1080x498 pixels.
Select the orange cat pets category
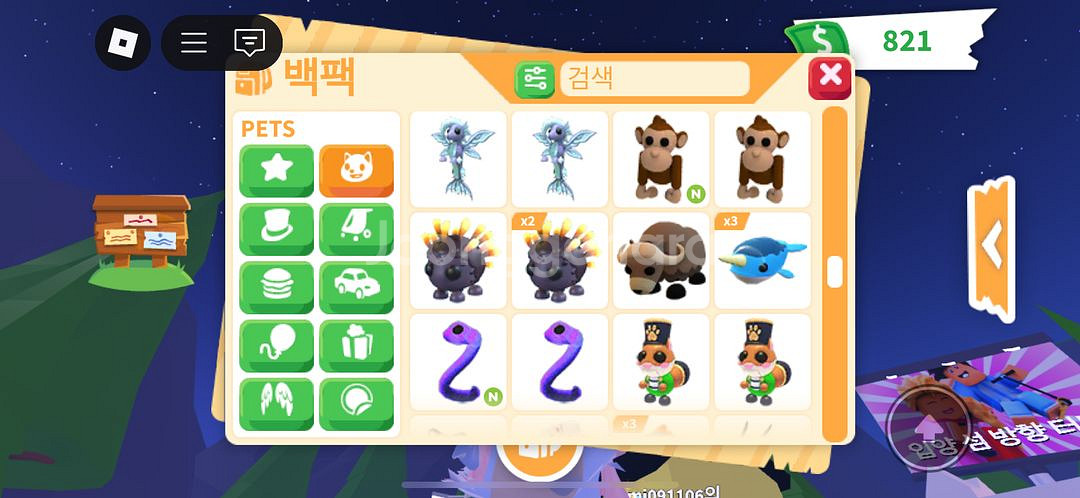click(356, 171)
